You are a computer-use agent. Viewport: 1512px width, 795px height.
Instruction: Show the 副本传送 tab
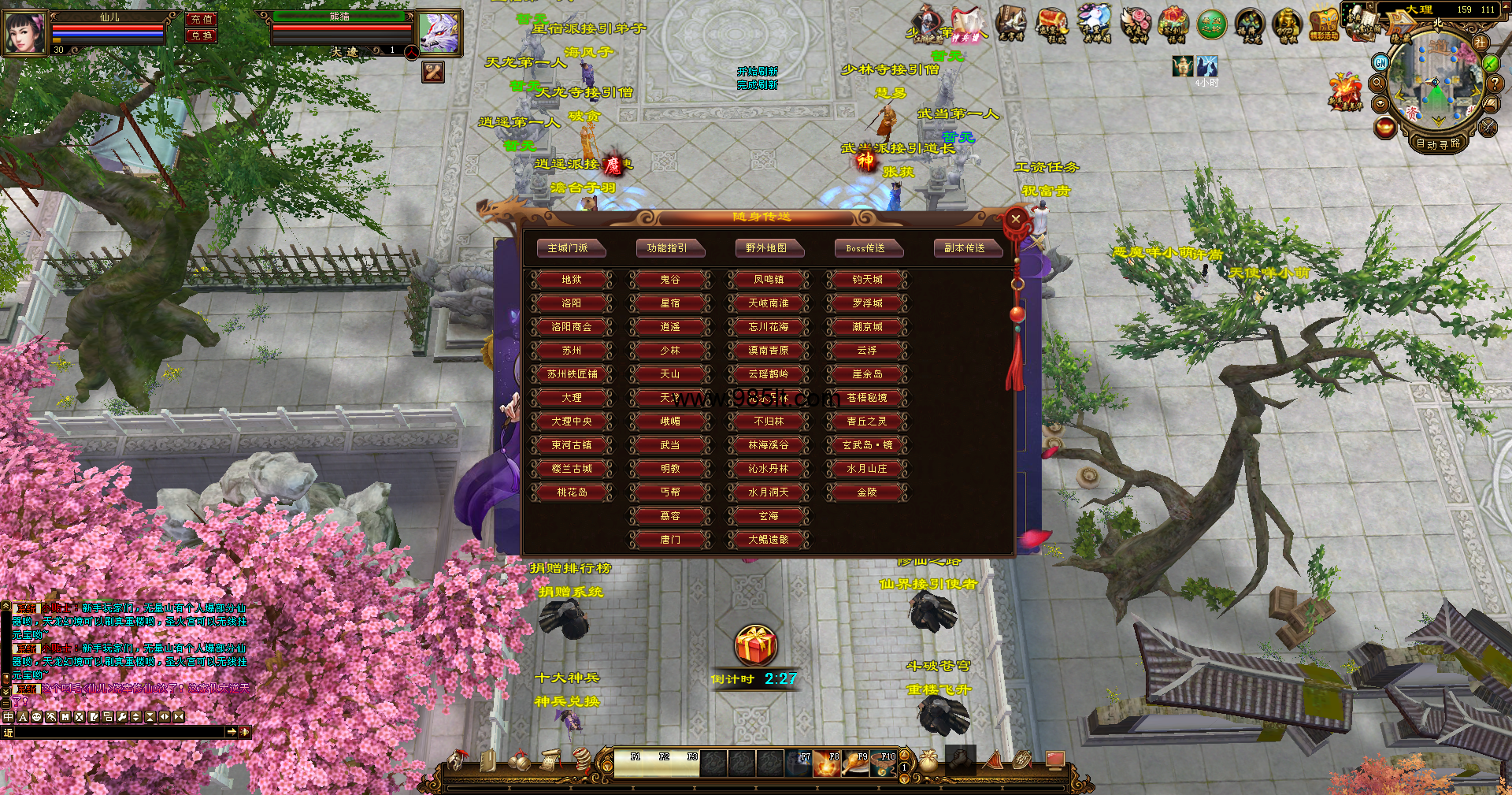coord(965,248)
